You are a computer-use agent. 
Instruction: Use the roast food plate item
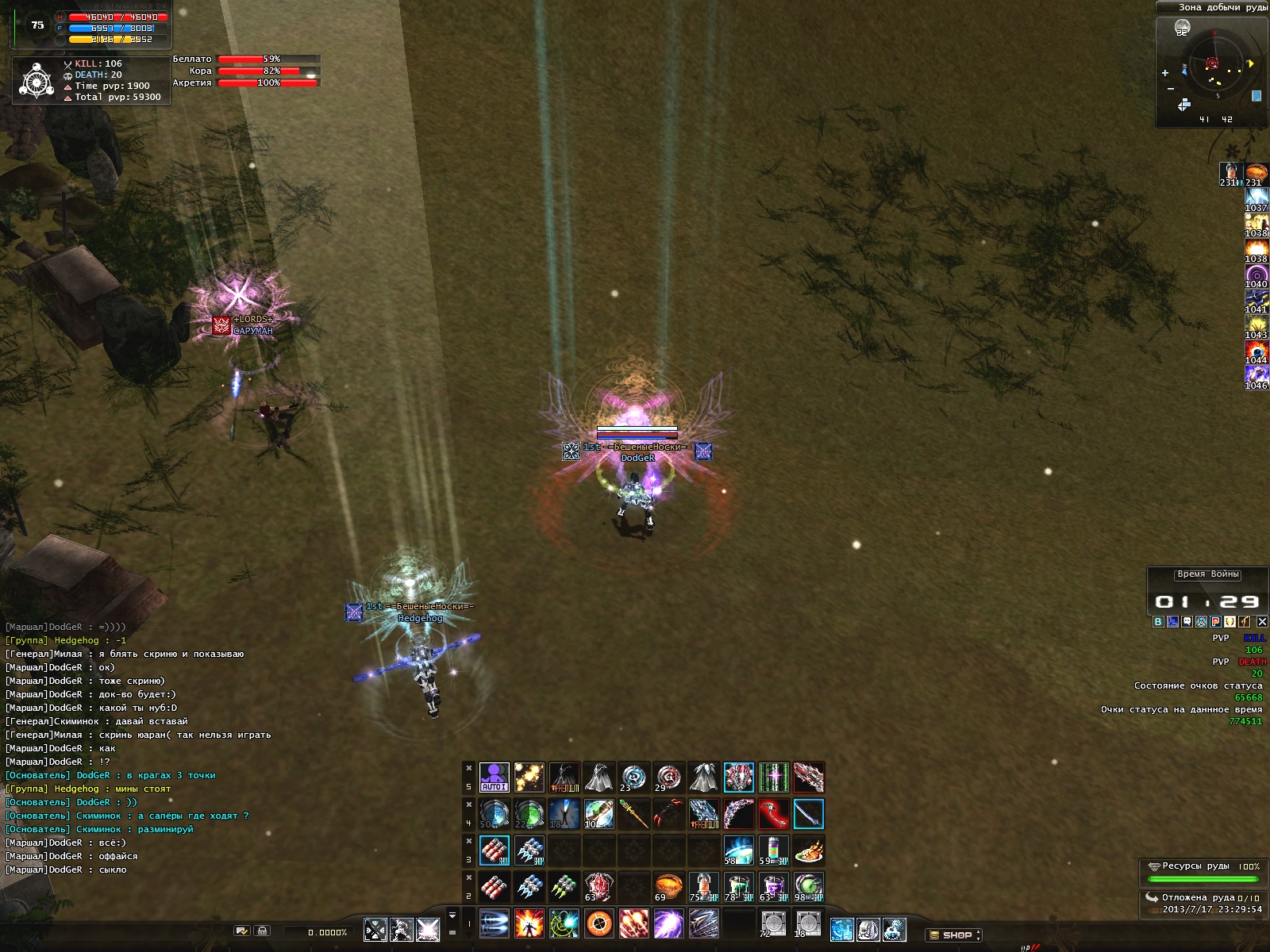[808, 850]
